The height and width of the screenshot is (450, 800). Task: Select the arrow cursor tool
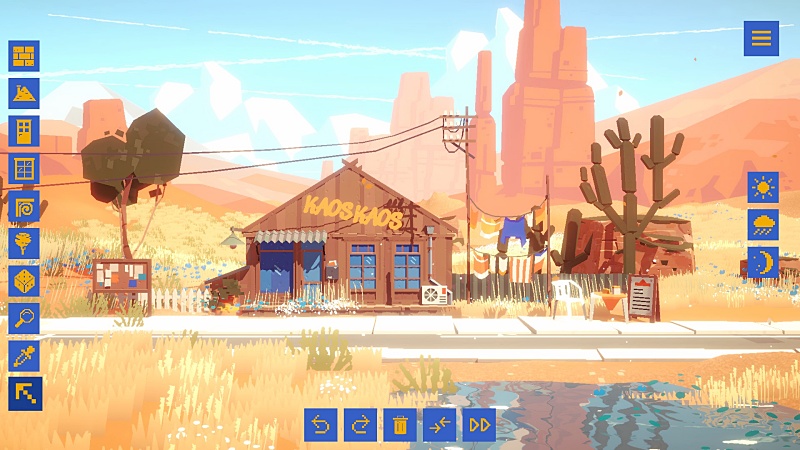(24, 393)
